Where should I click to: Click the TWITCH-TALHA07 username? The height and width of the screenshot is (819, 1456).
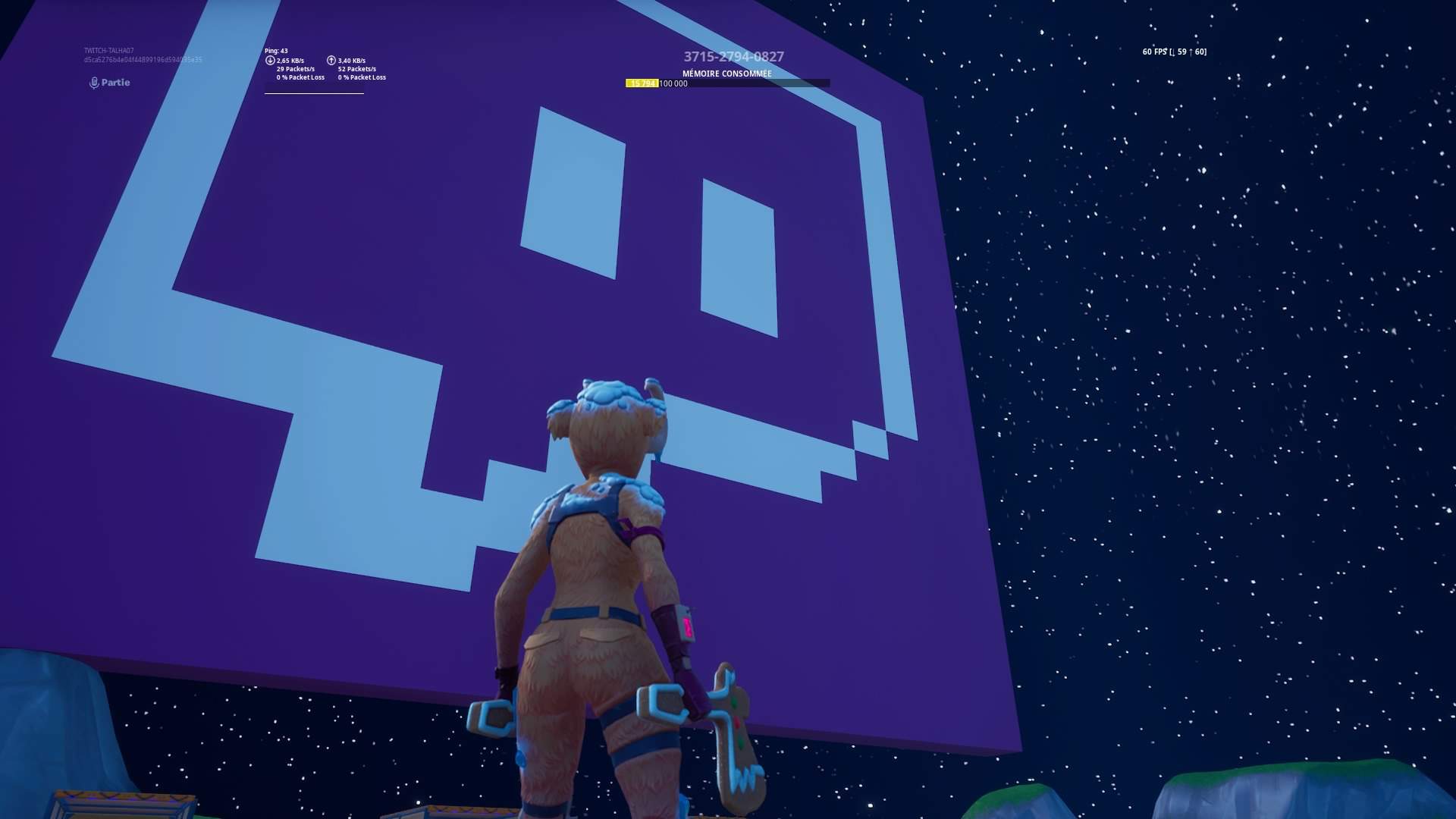pyautogui.click(x=110, y=49)
